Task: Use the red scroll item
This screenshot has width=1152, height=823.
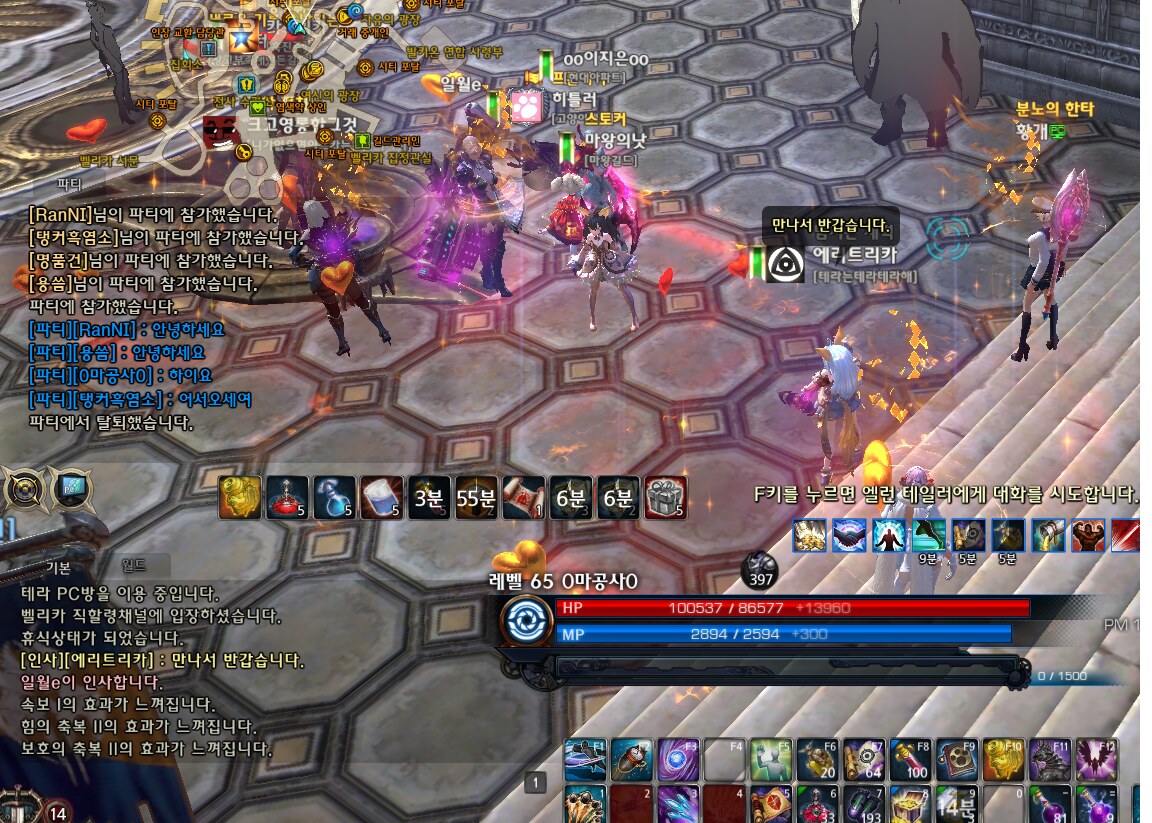Action: click(x=523, y=497)
